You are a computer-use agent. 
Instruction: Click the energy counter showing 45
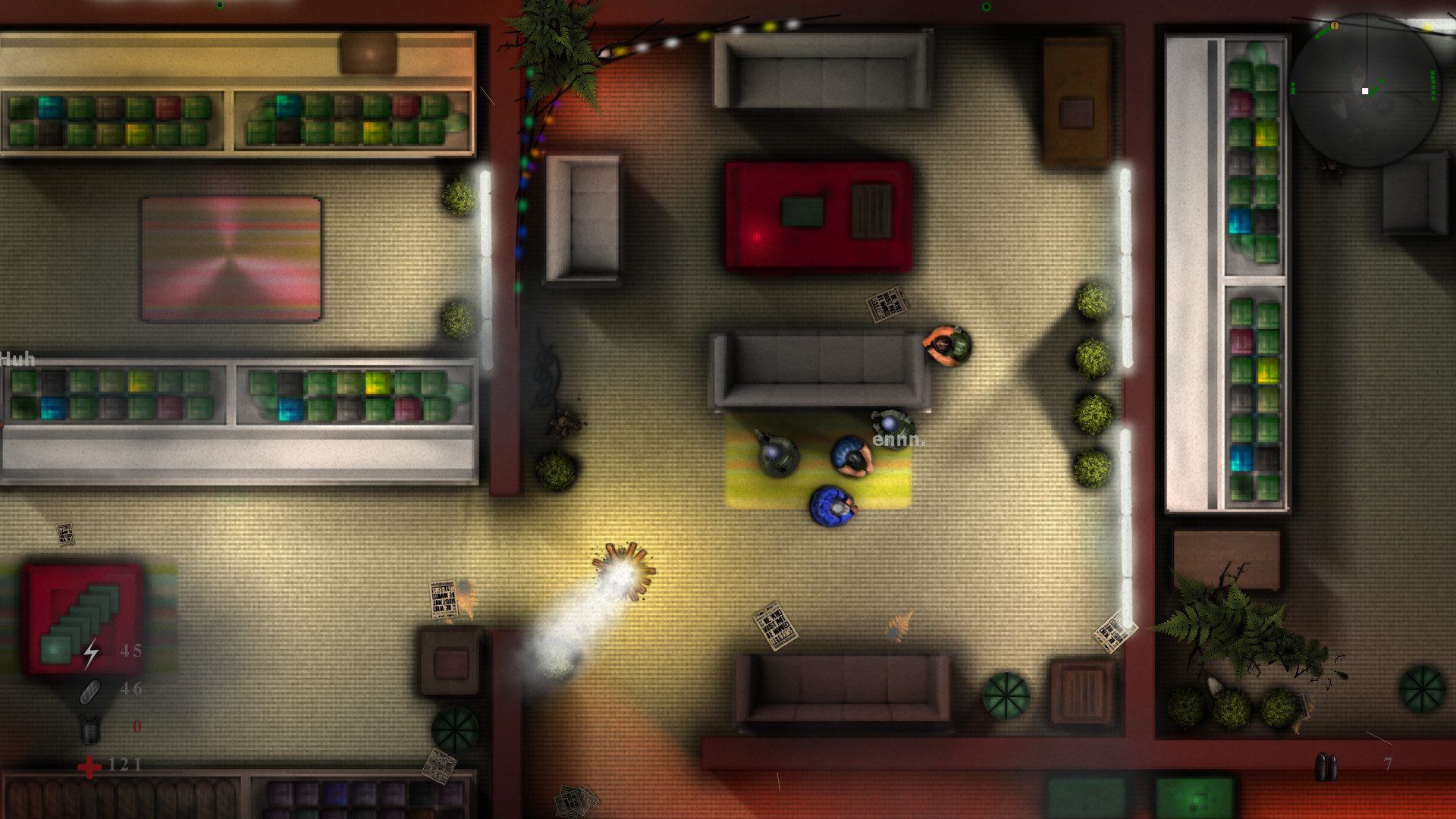click(x=130, y=651)
